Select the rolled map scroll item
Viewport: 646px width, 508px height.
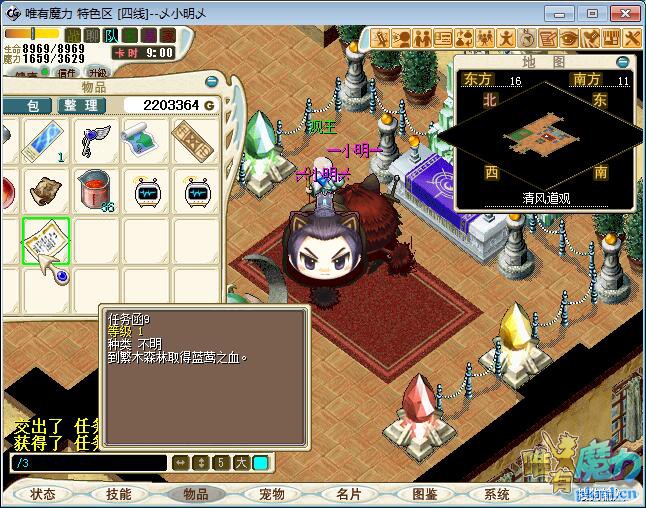point(146,141)
